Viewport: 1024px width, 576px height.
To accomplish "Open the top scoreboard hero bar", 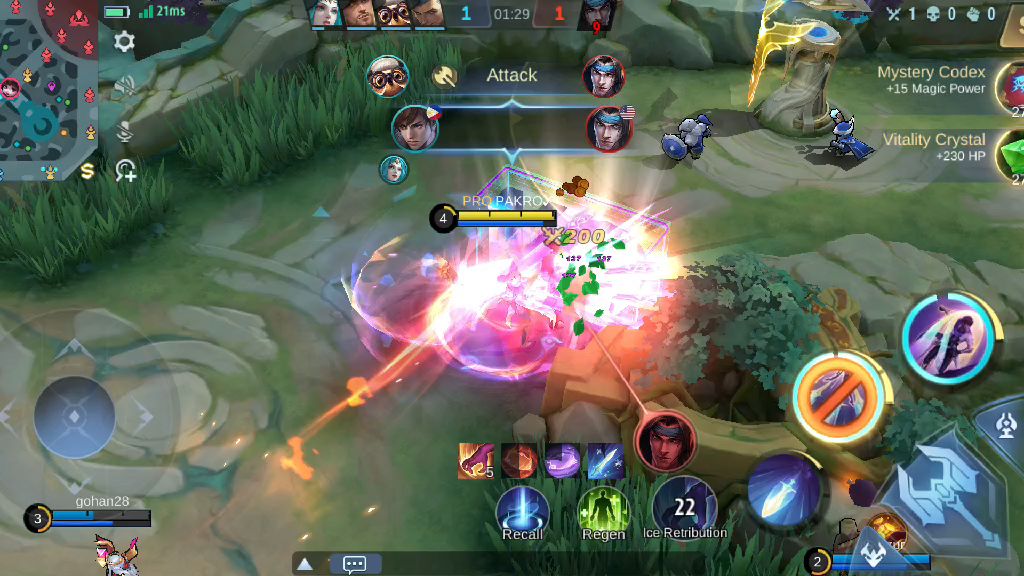I will (x=462, y=14).
